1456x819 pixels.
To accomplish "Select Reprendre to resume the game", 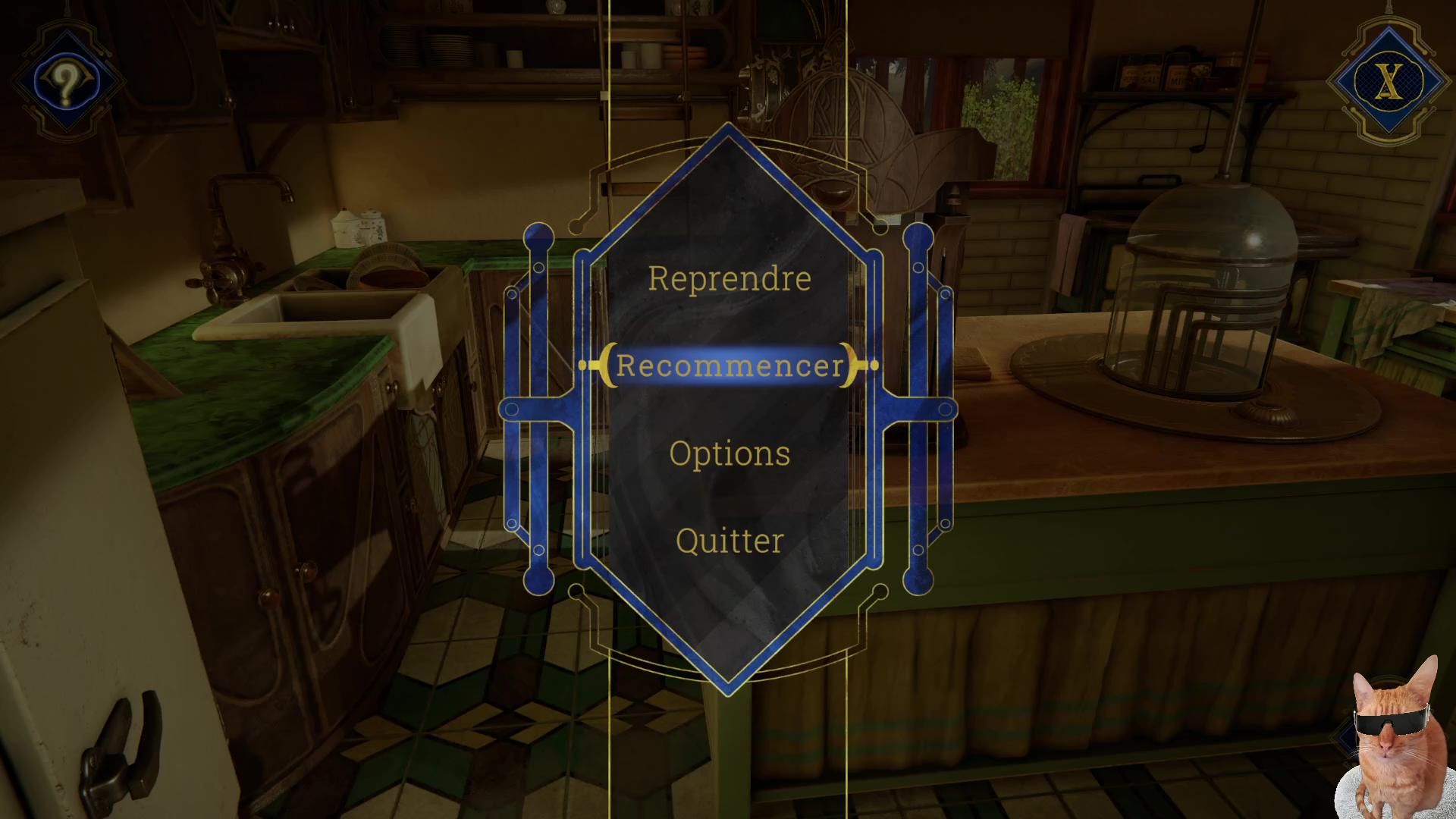I will (729, 279).
